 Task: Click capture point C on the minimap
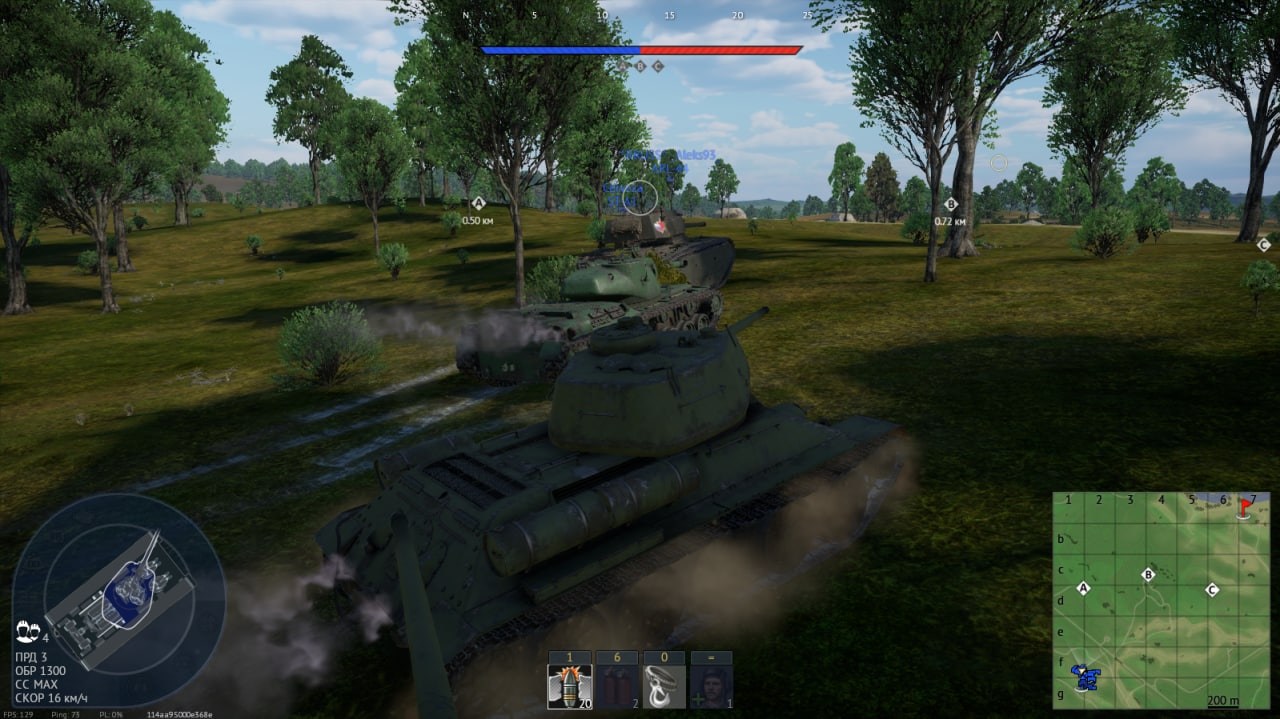[1212, 589]
